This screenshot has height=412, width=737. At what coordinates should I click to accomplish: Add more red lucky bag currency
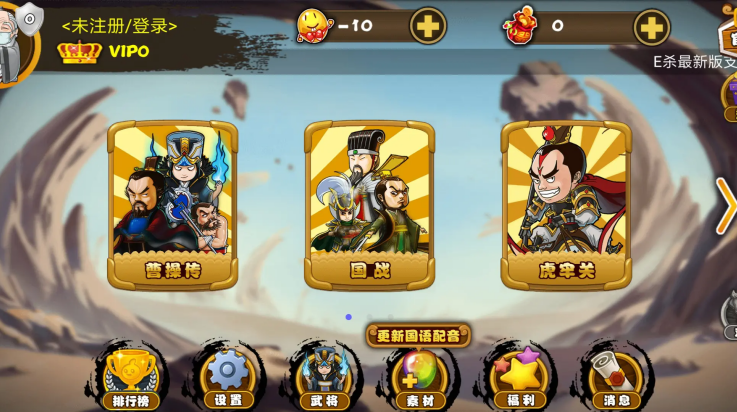(x=651, y=26)
